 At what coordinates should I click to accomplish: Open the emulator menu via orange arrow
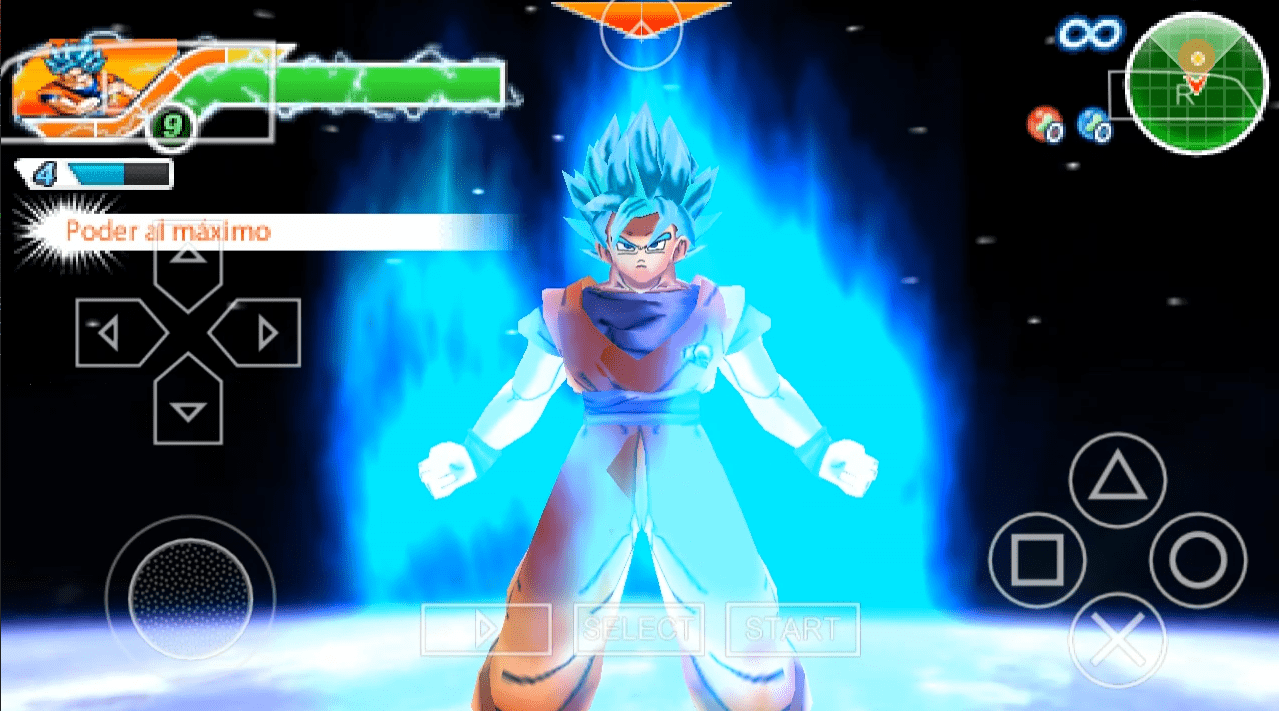pos(641,18)
